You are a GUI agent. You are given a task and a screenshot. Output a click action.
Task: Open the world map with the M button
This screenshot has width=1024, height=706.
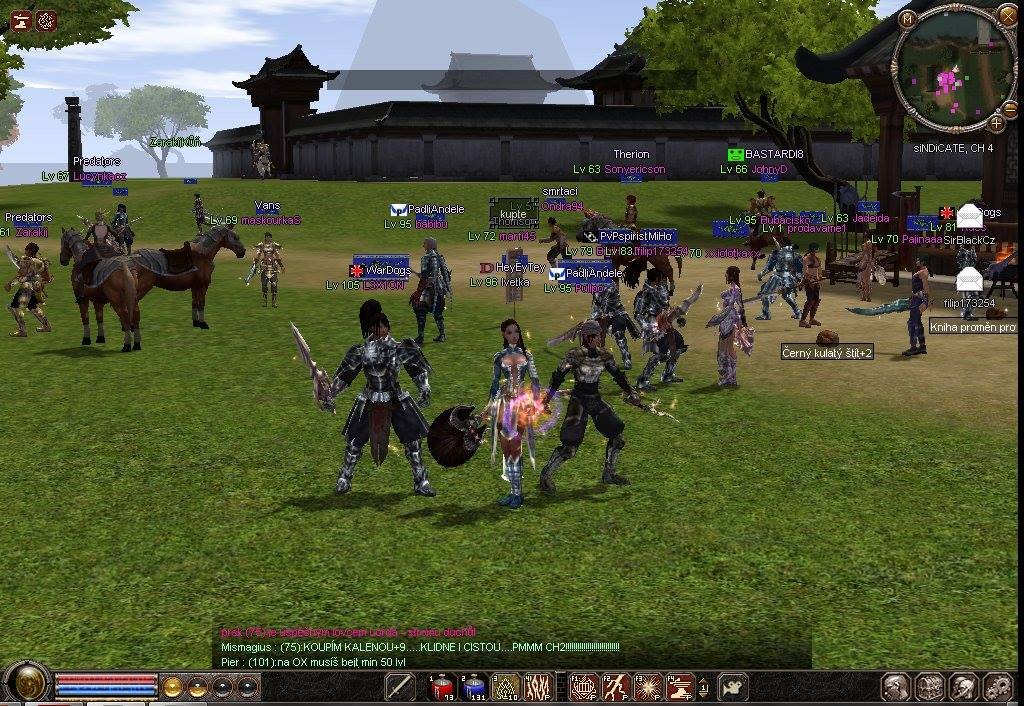point(908,19)
